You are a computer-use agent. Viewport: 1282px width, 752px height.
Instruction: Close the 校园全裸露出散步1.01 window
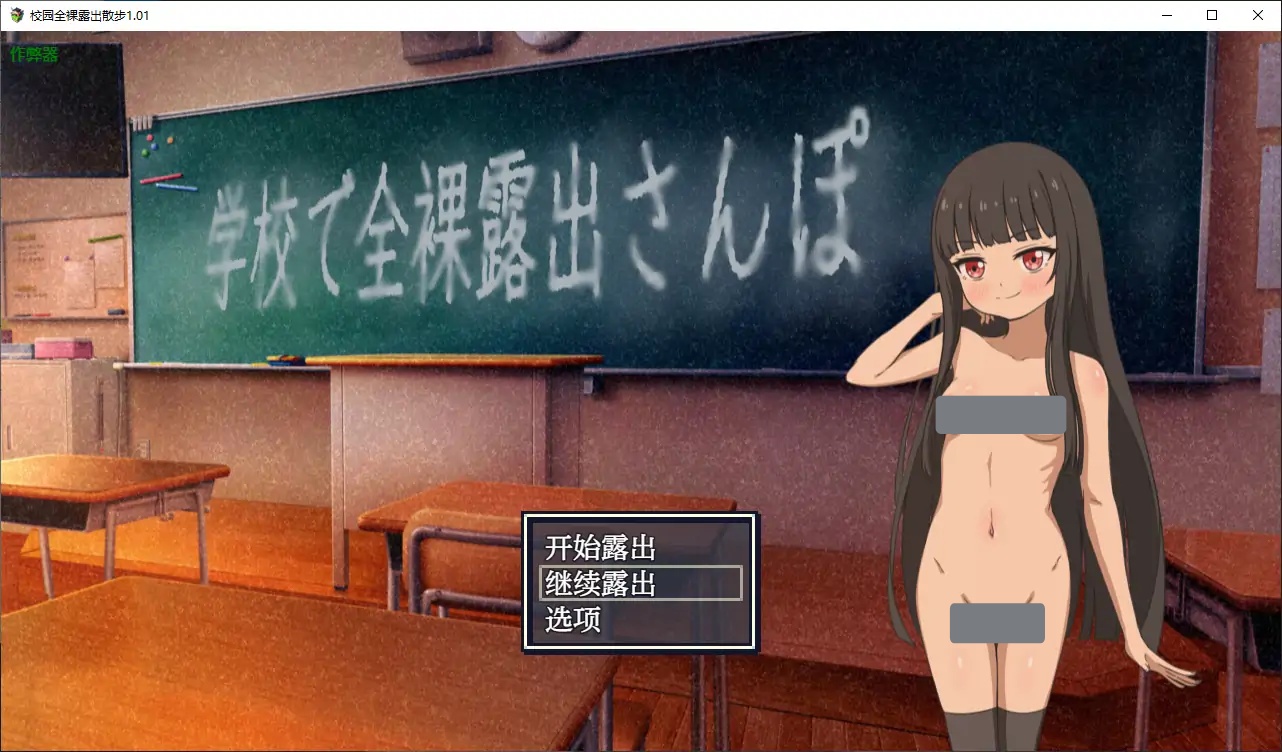click(x=1257, y=15)
